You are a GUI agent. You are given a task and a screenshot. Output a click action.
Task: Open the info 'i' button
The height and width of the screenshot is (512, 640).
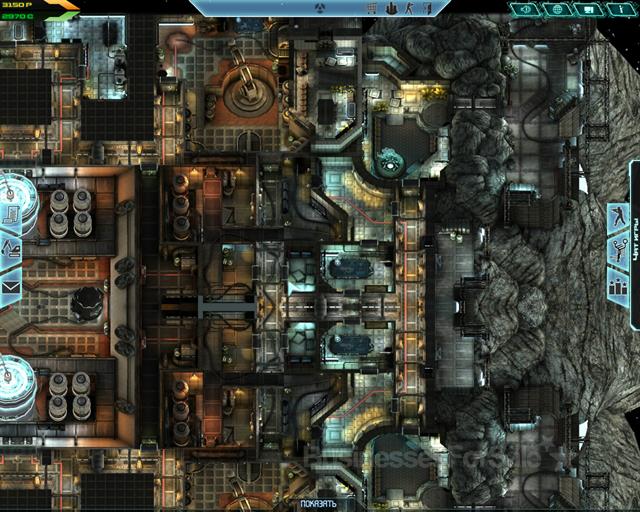619,10
